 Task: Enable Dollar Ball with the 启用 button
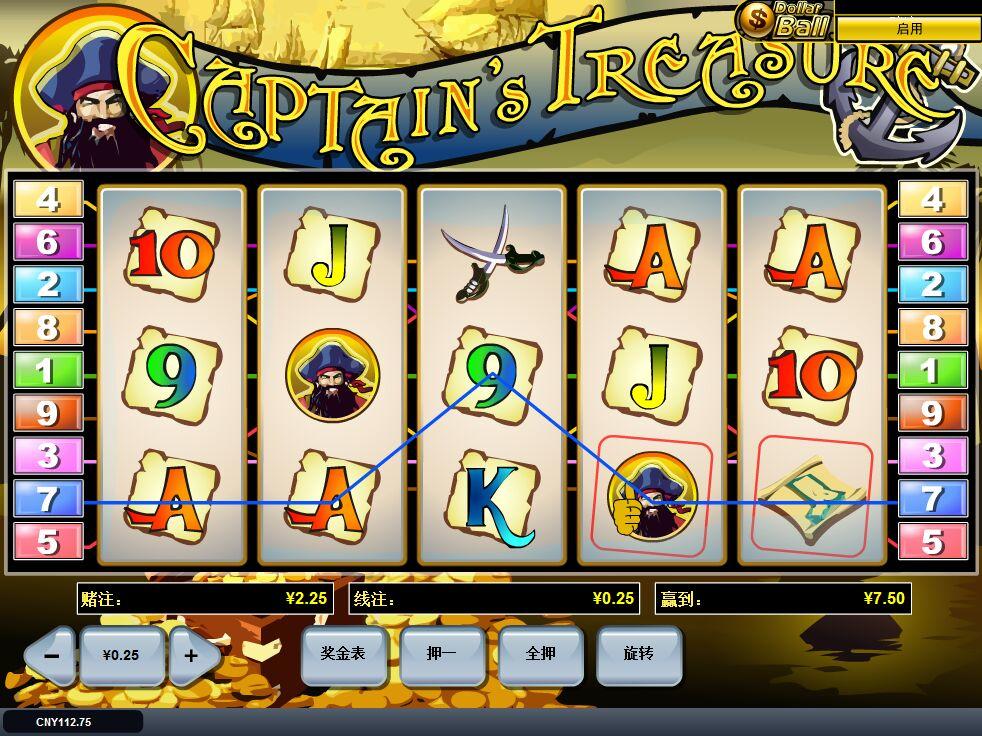(908, 29)
